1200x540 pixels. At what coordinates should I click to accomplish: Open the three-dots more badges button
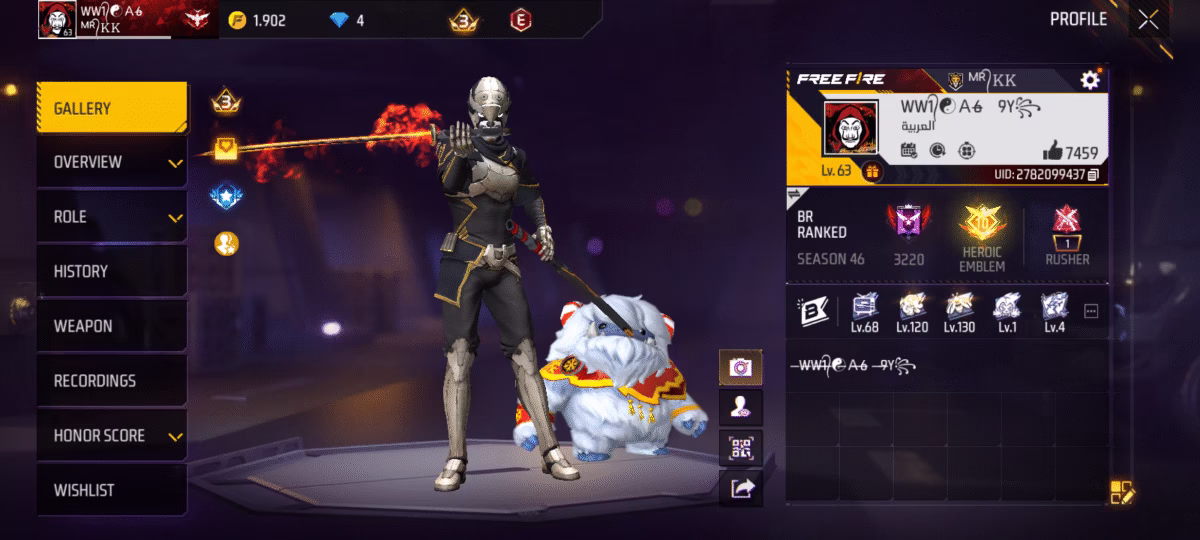[1091, 311]
